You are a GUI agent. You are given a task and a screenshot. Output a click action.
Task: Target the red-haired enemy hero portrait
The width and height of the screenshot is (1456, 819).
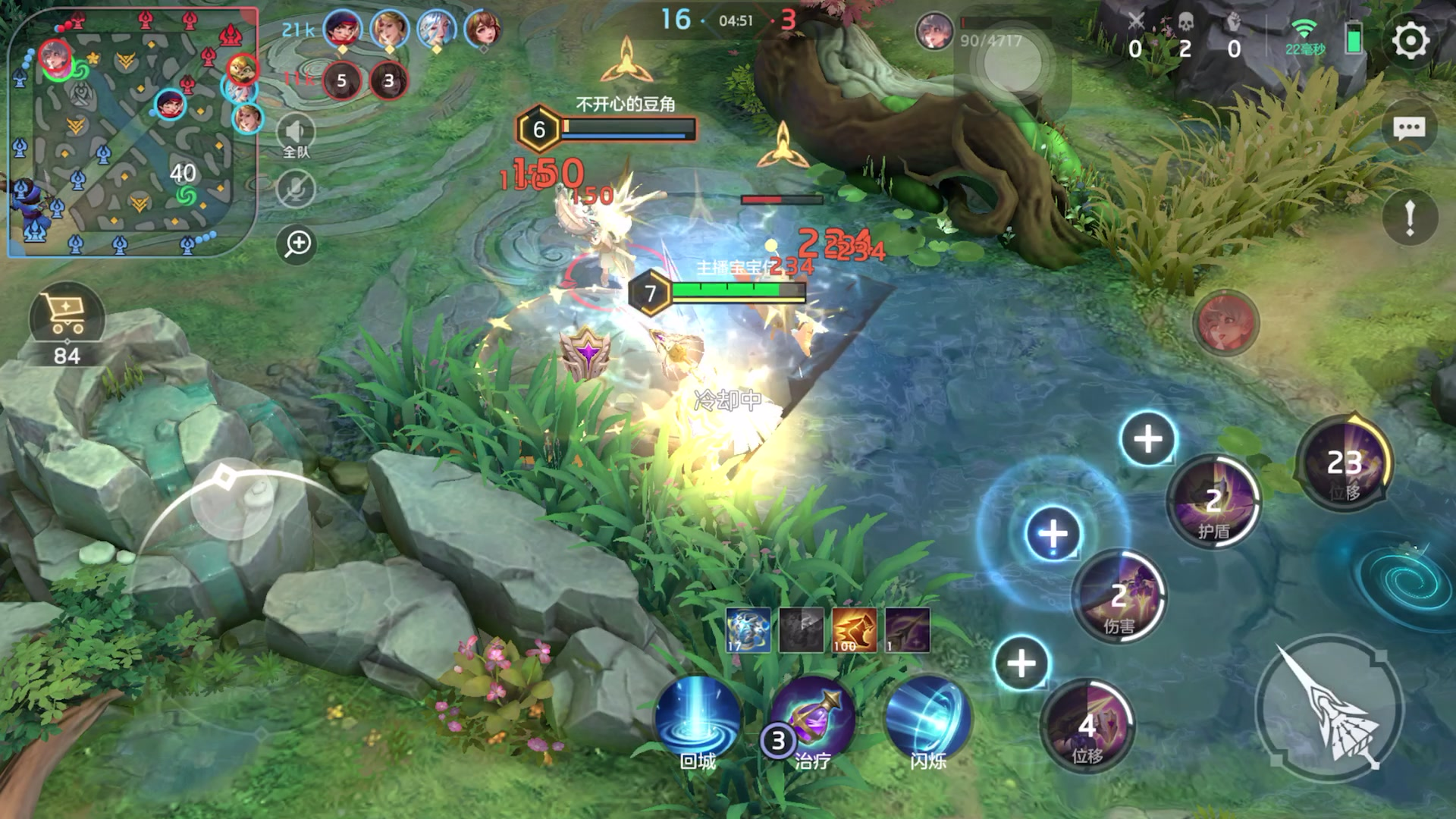click(1225, 322)
